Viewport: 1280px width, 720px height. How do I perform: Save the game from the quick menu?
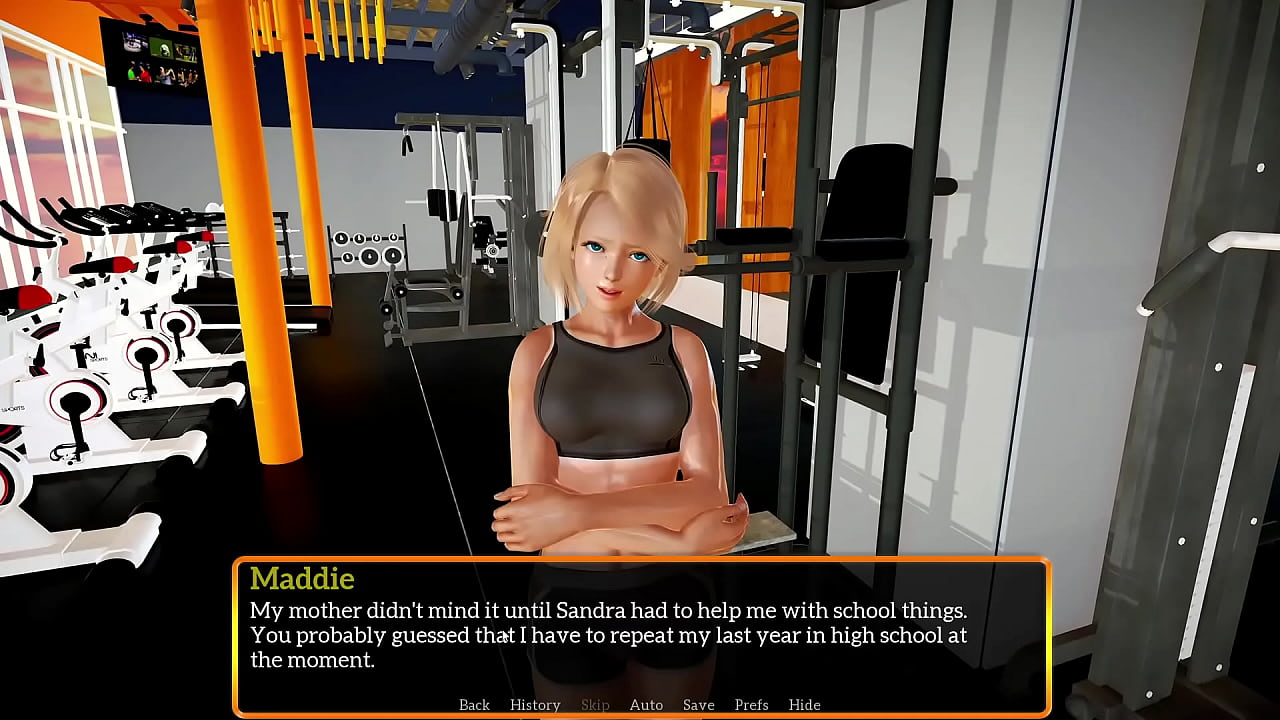[x=698, y=704]
